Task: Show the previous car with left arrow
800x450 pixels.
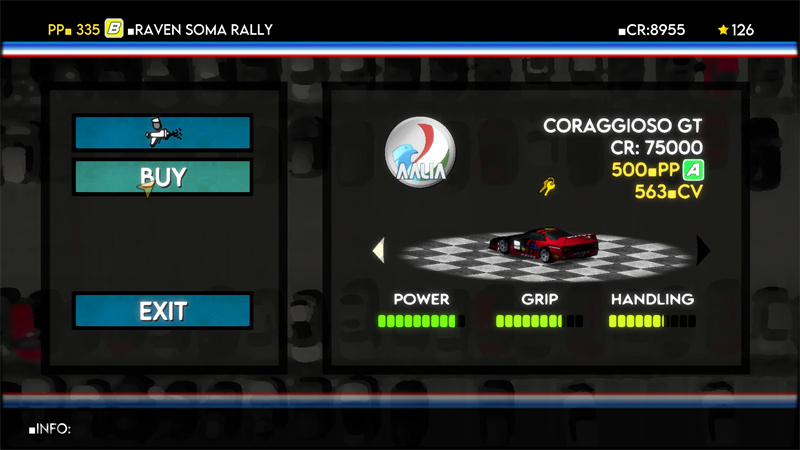Action: (378, 250)
